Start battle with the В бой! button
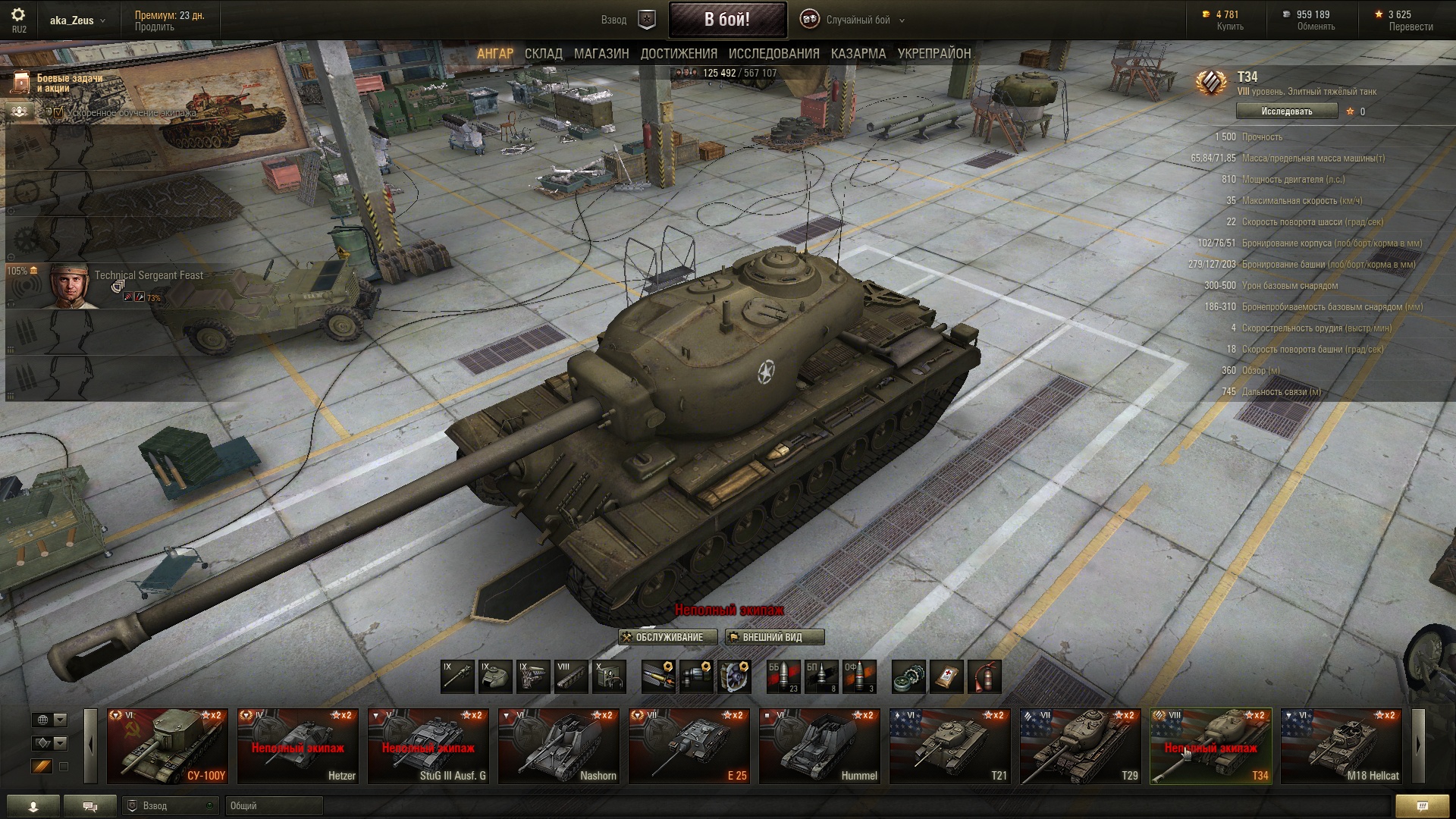 [x=726, y=20]
